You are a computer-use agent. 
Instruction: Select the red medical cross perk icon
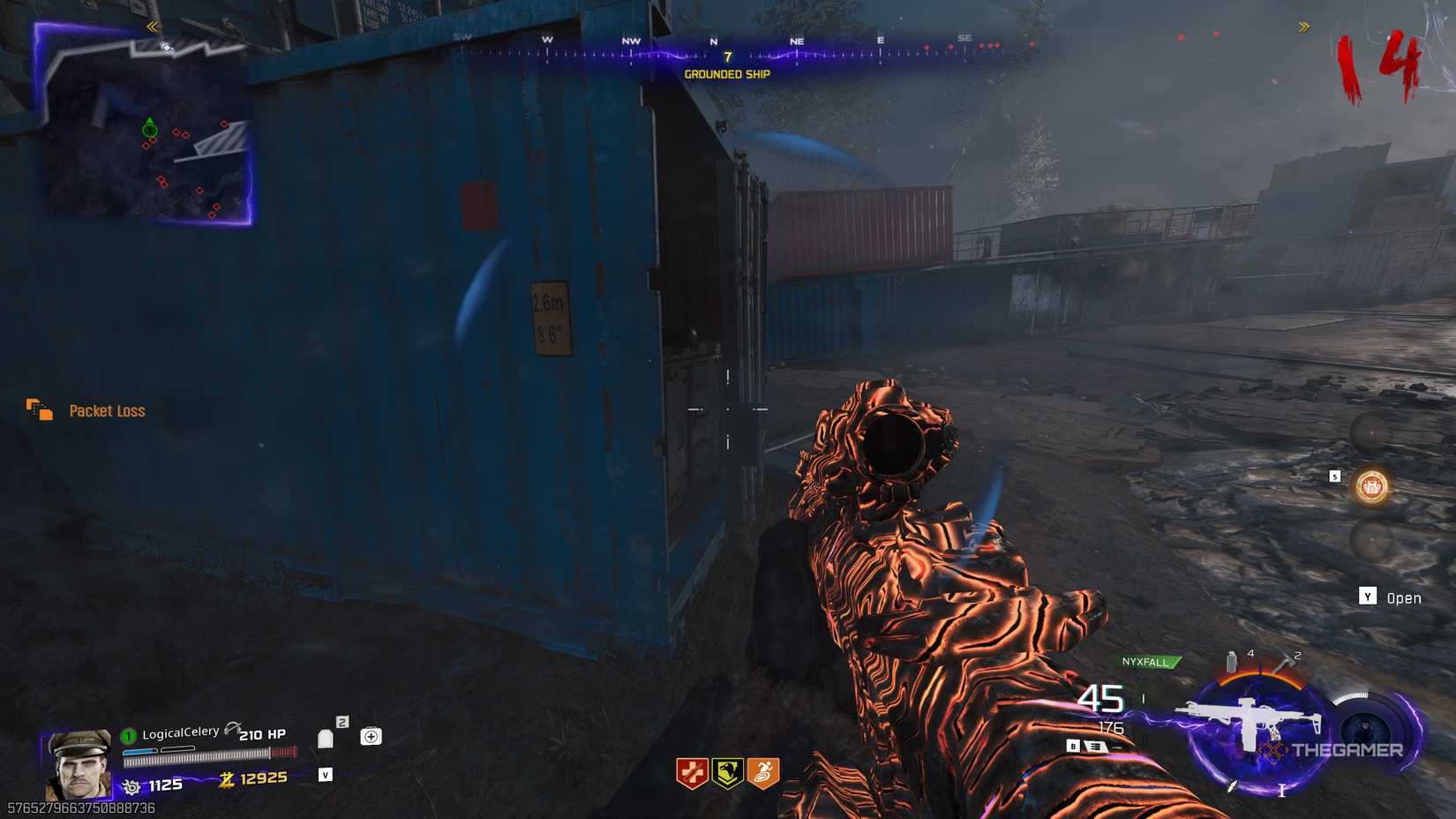[693, 770]
